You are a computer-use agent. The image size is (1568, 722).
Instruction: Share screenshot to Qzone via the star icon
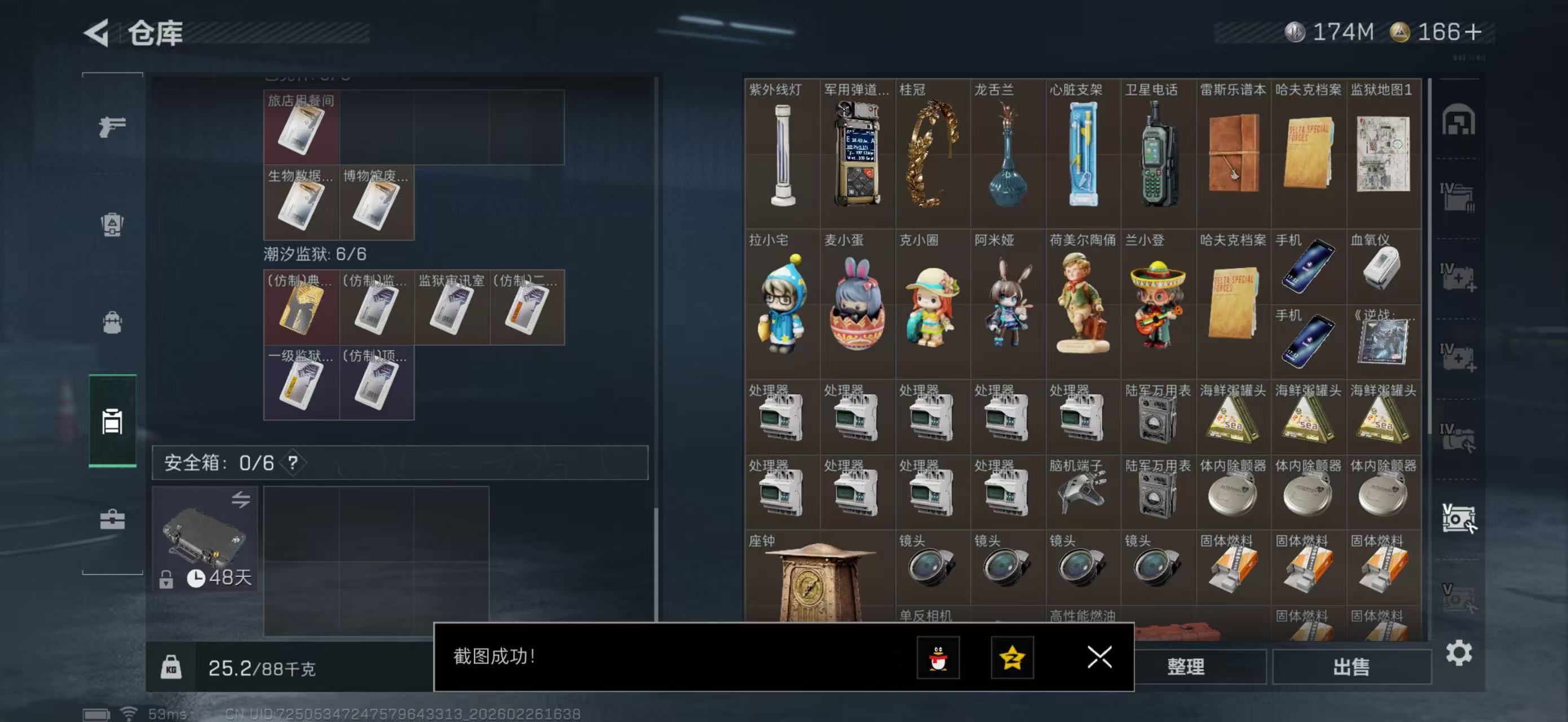[1011, 659]
